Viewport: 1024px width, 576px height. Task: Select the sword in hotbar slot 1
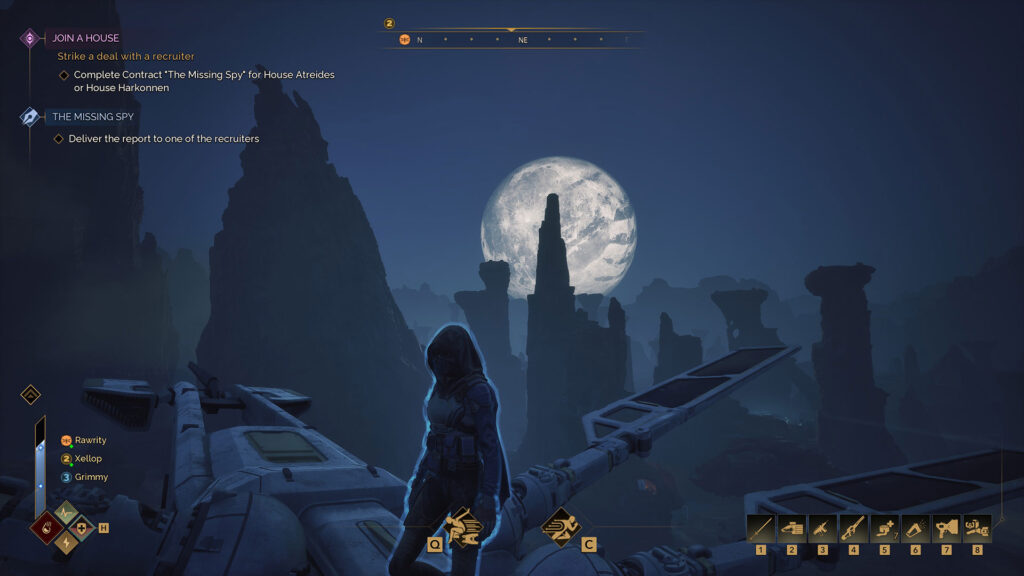(x=761, y=527)
